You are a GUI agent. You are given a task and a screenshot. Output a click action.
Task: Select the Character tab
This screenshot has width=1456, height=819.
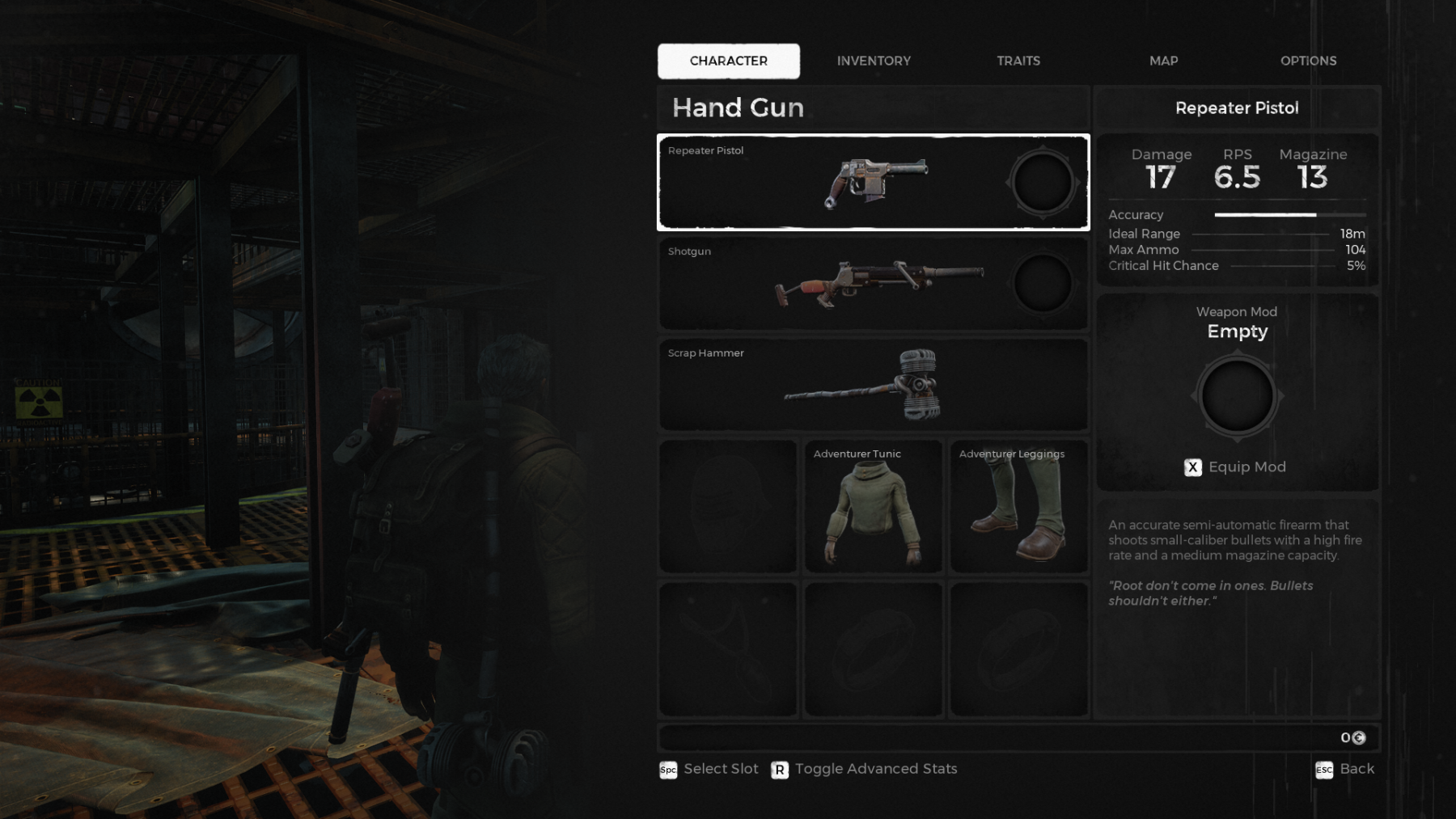728,61
